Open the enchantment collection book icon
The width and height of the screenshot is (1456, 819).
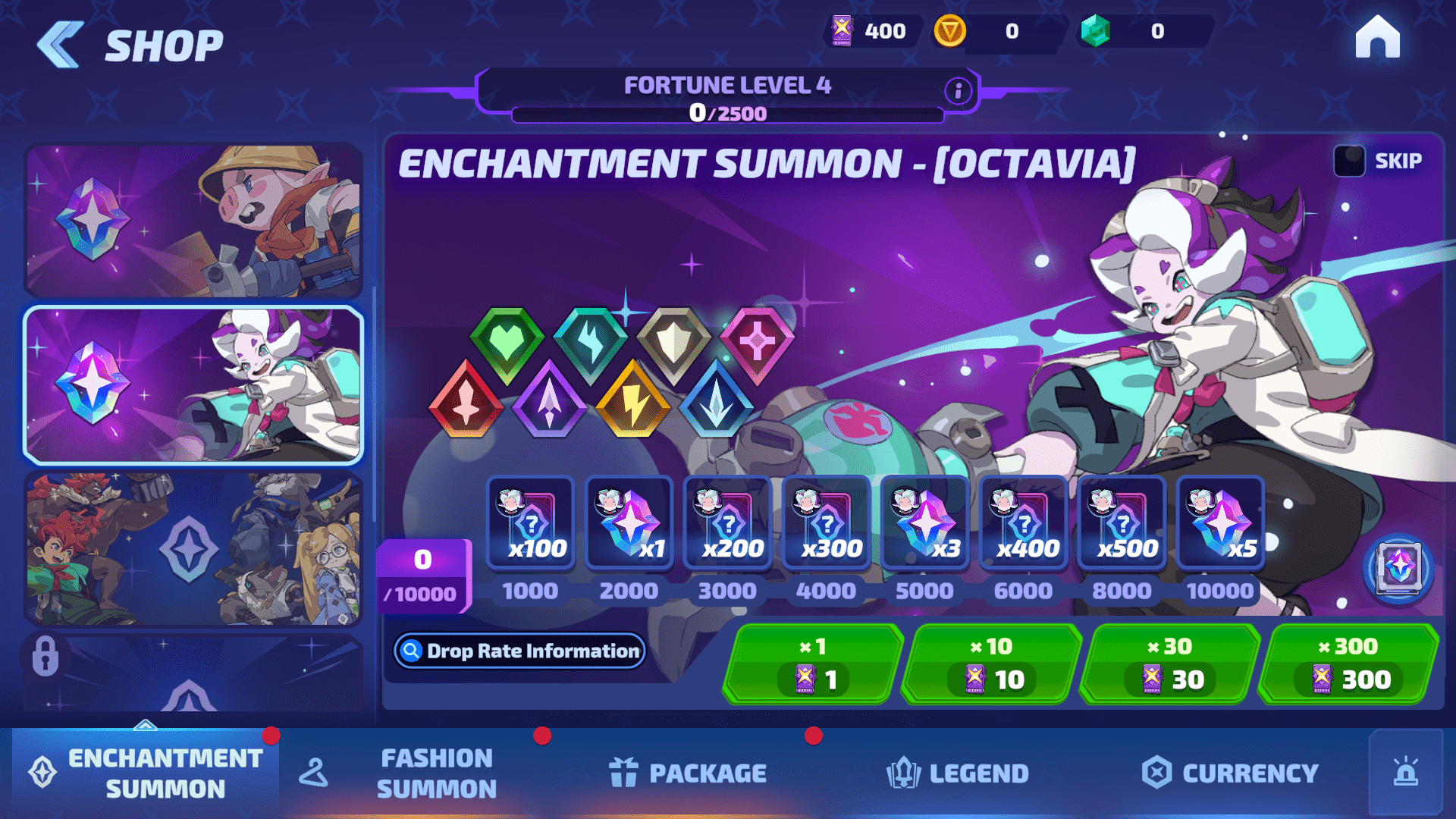[x=1398, y=567]
